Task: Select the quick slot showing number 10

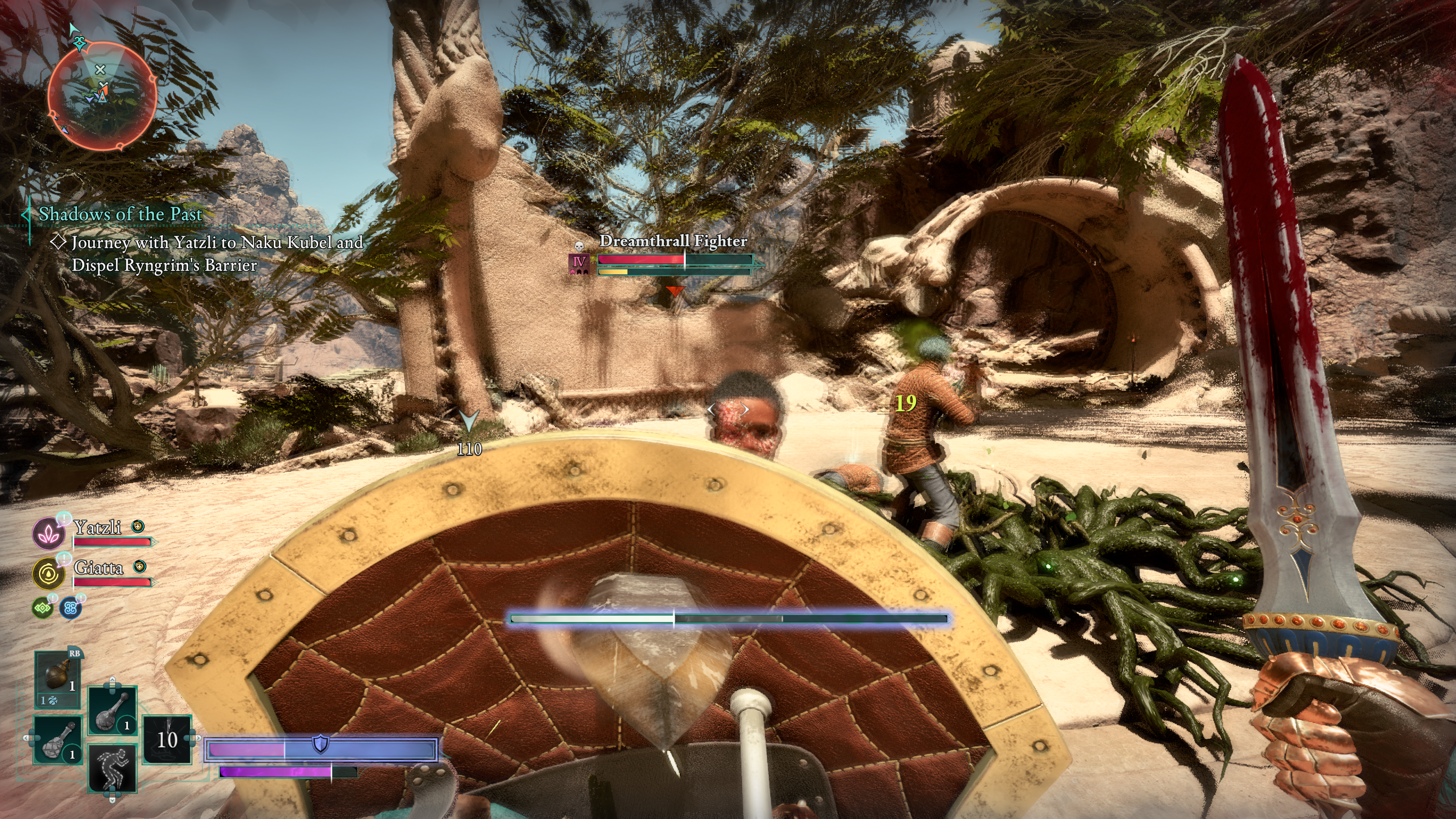Action: [167, 739]
